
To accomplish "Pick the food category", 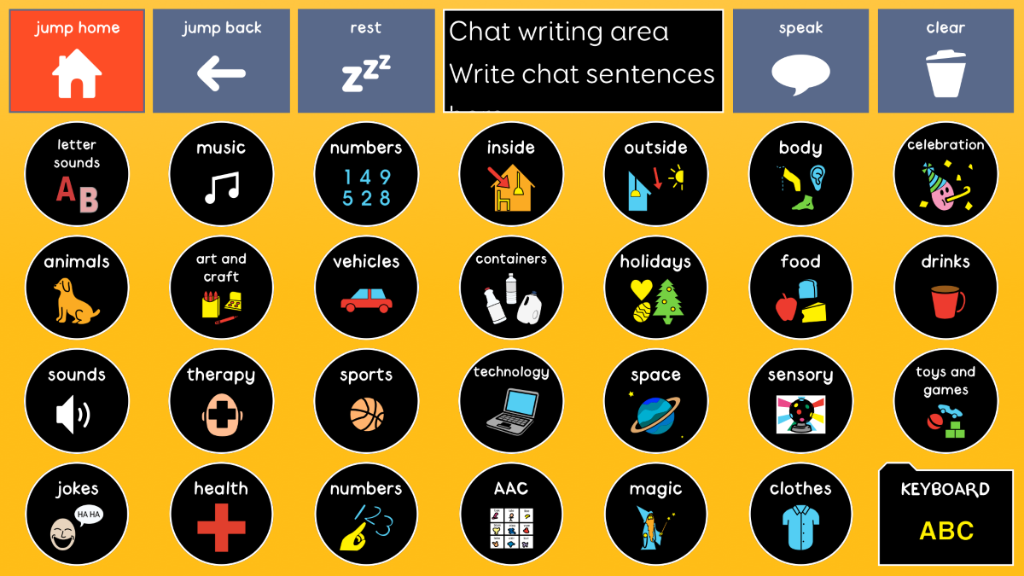I will (800, 288).
